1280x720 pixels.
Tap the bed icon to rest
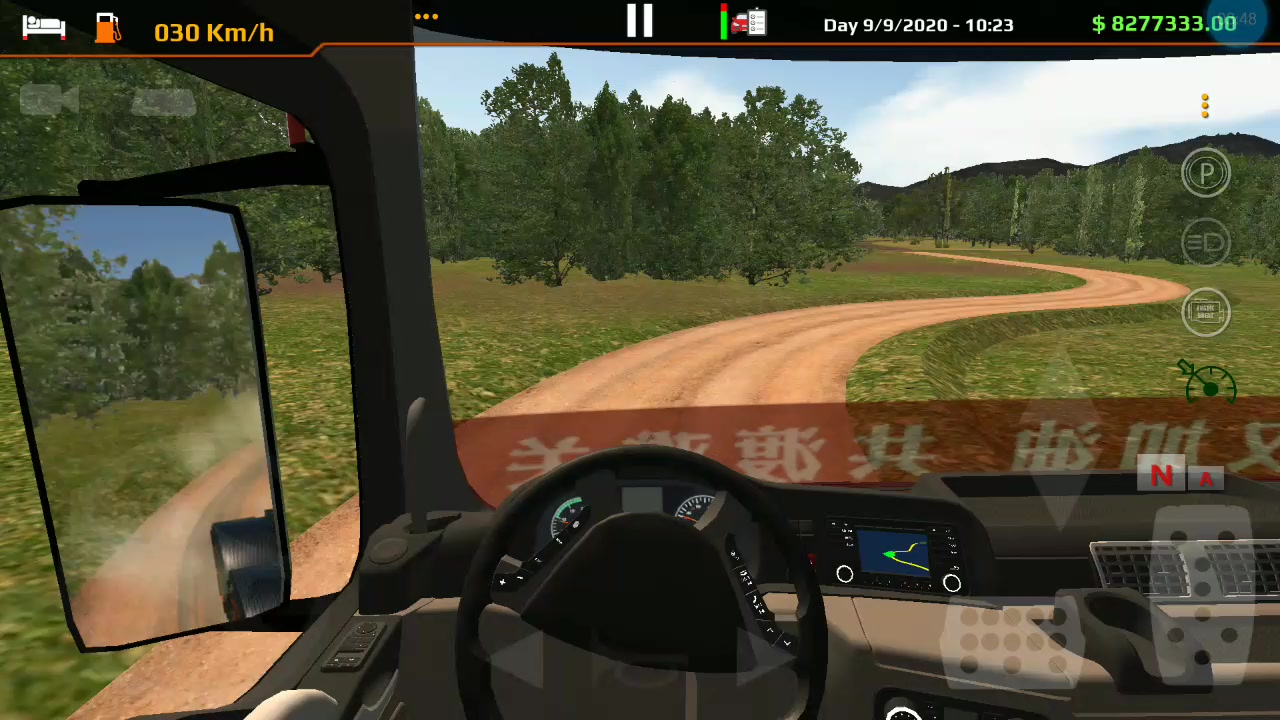42,27
